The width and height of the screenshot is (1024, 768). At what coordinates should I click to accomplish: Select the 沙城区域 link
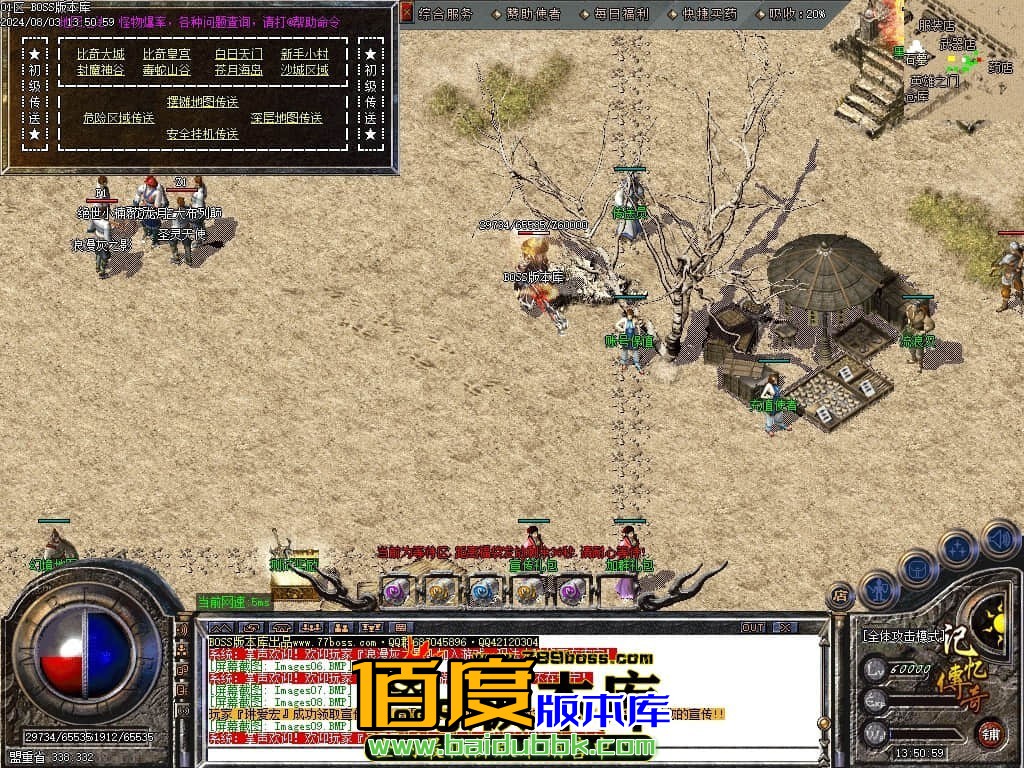(304, 71)
